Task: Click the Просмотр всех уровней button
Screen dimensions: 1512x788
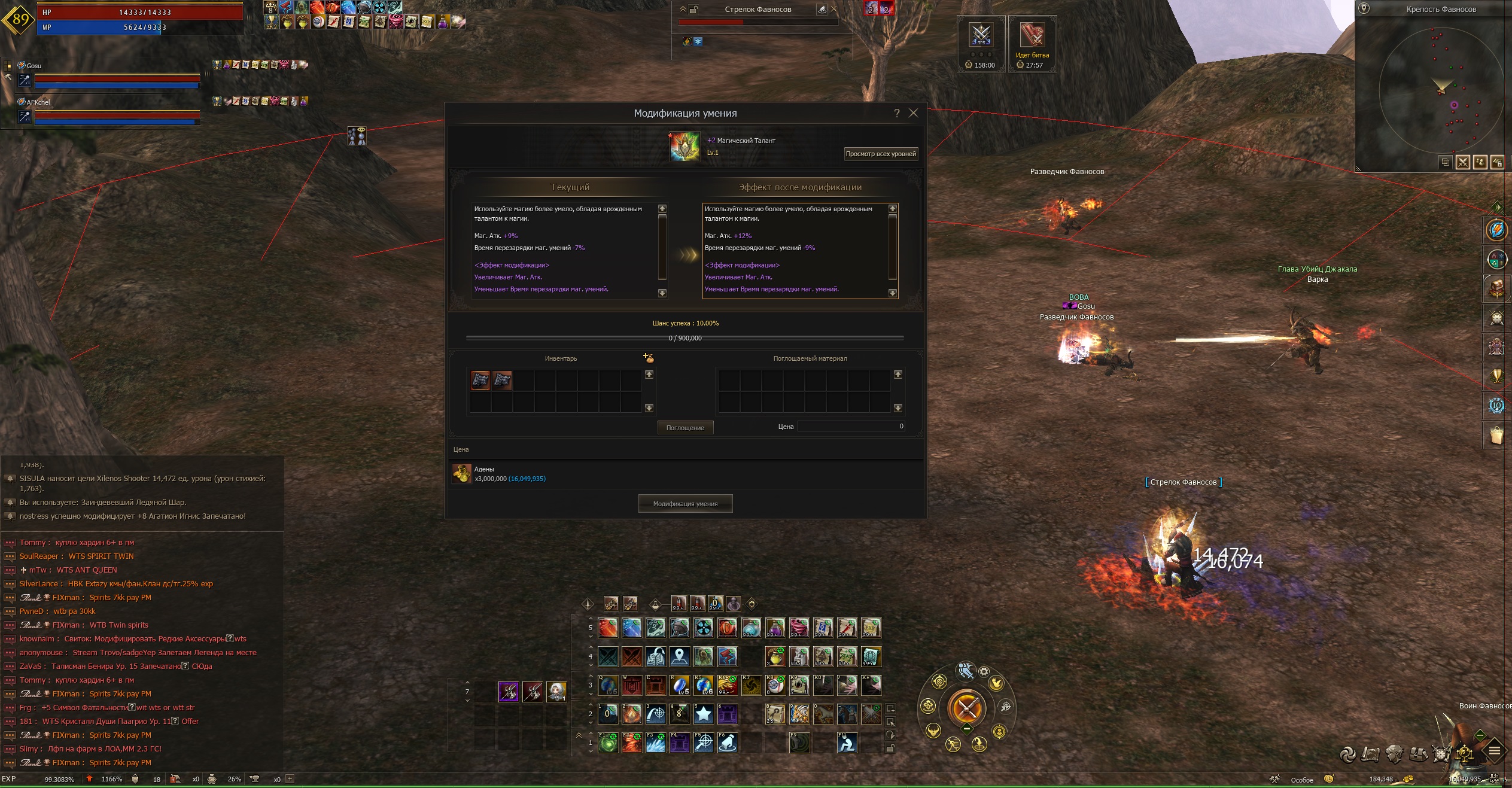Action: [x=880, y=154]
